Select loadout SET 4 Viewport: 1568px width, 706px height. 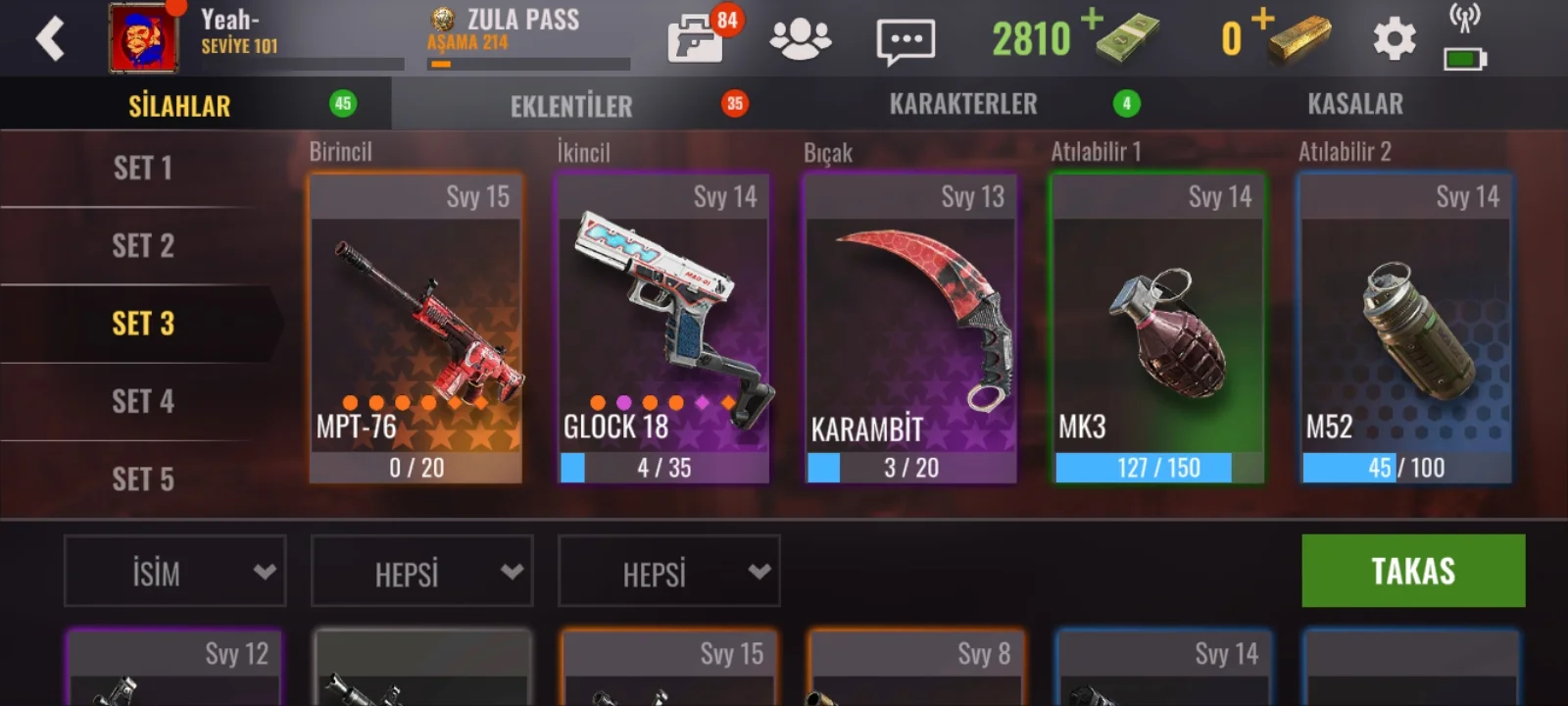143,401
